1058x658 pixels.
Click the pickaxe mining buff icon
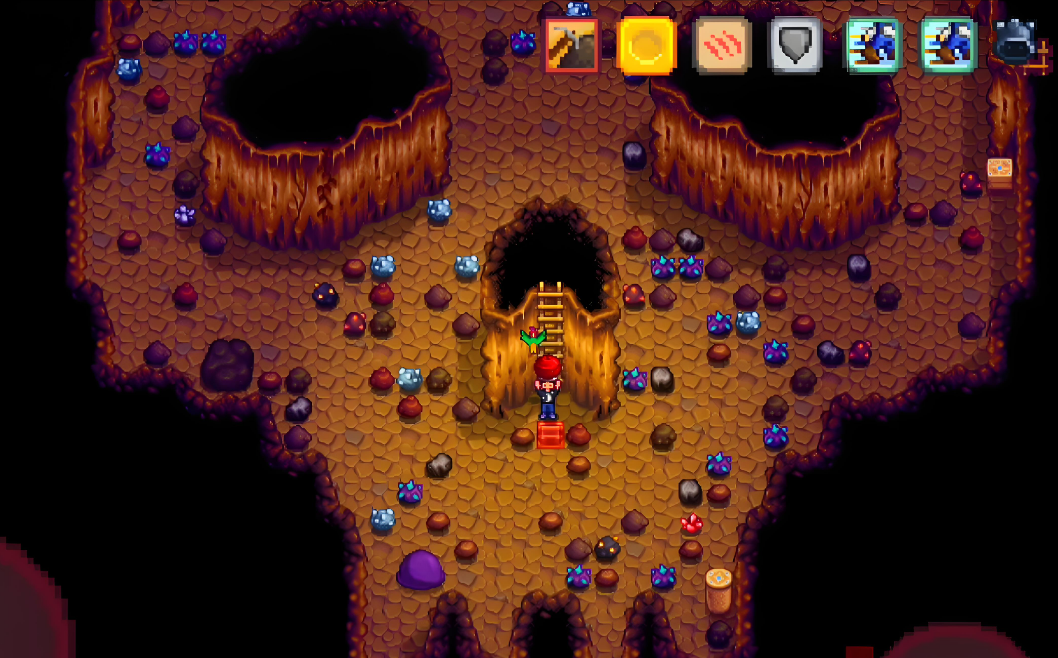click(572, 46)
